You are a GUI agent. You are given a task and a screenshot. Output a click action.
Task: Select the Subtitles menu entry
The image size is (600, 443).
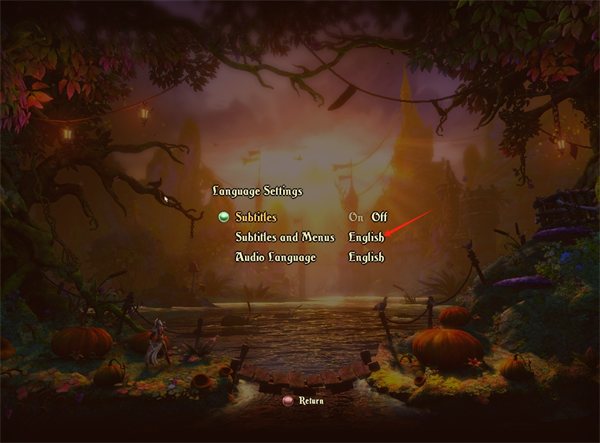coord(255,217)
